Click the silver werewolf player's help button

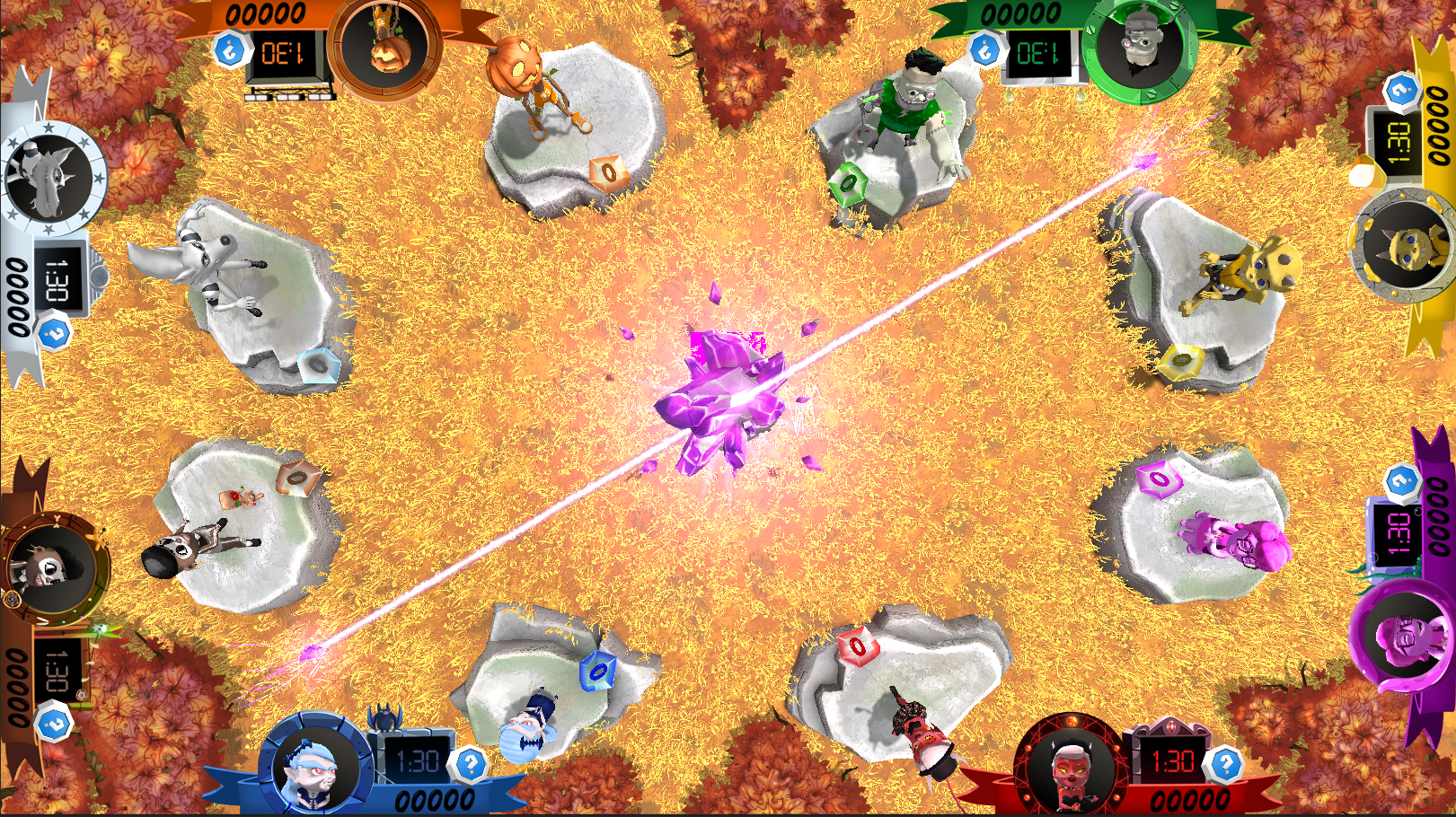[54, 334]
